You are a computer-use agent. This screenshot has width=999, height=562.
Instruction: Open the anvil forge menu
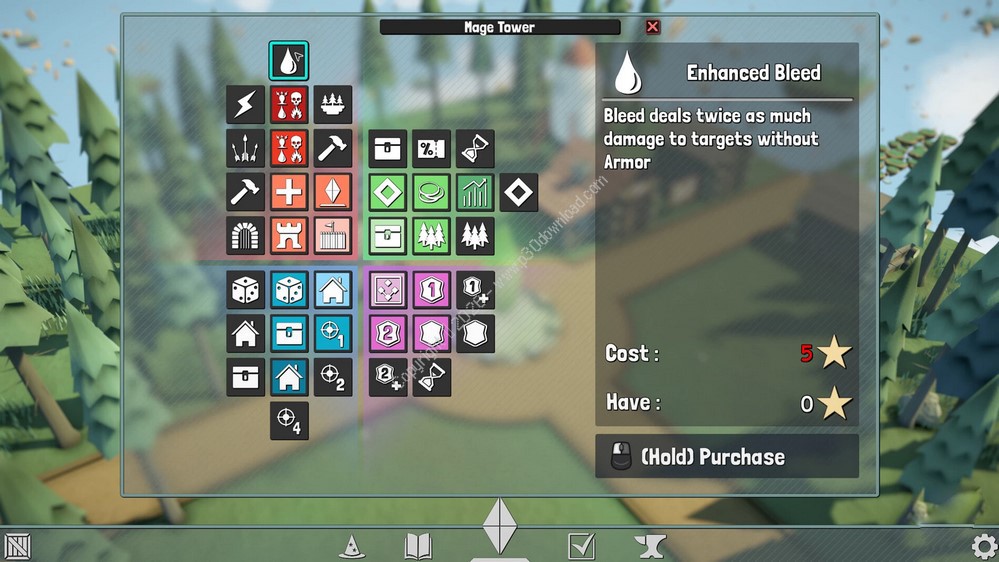[x=650, y=546]
